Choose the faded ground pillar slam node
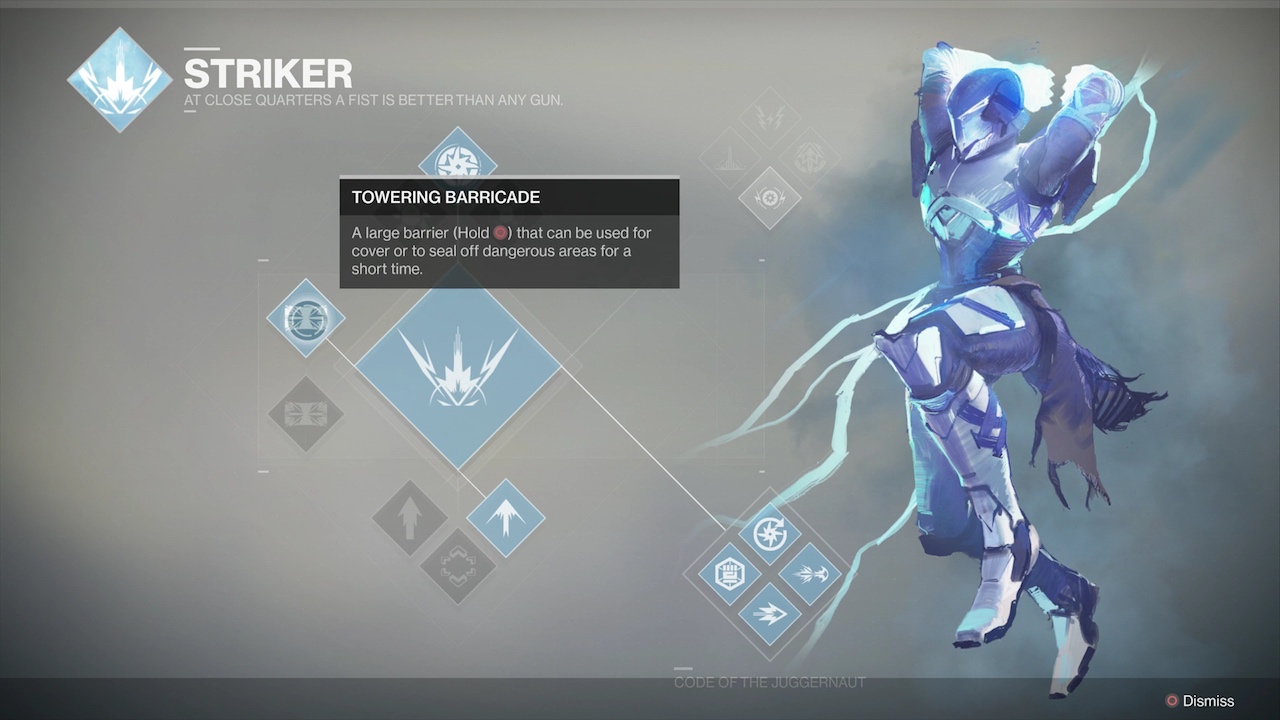Viewport: 1280px width, 720px height. (x=730, y=157)
